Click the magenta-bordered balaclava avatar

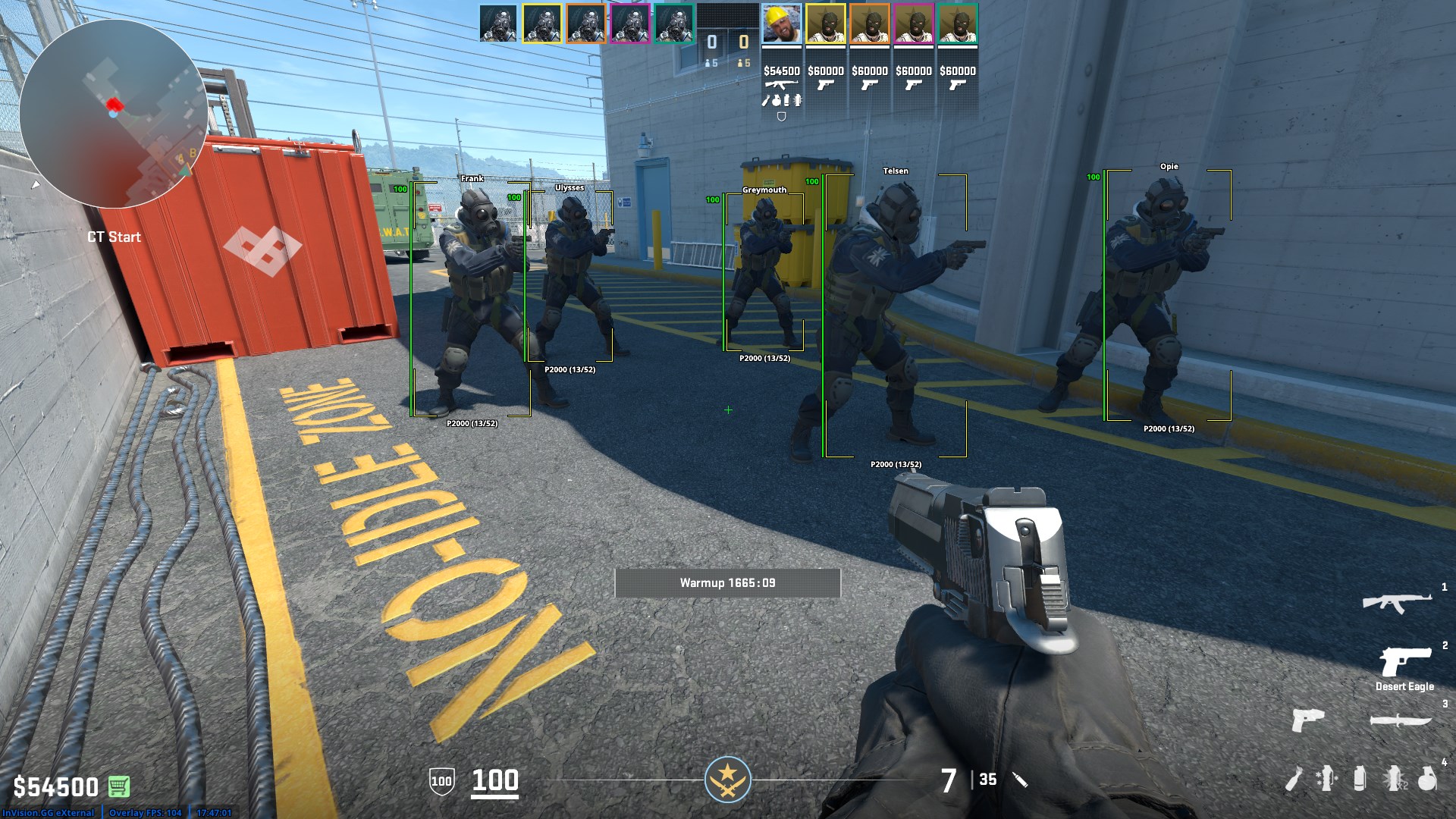[913, 25]
